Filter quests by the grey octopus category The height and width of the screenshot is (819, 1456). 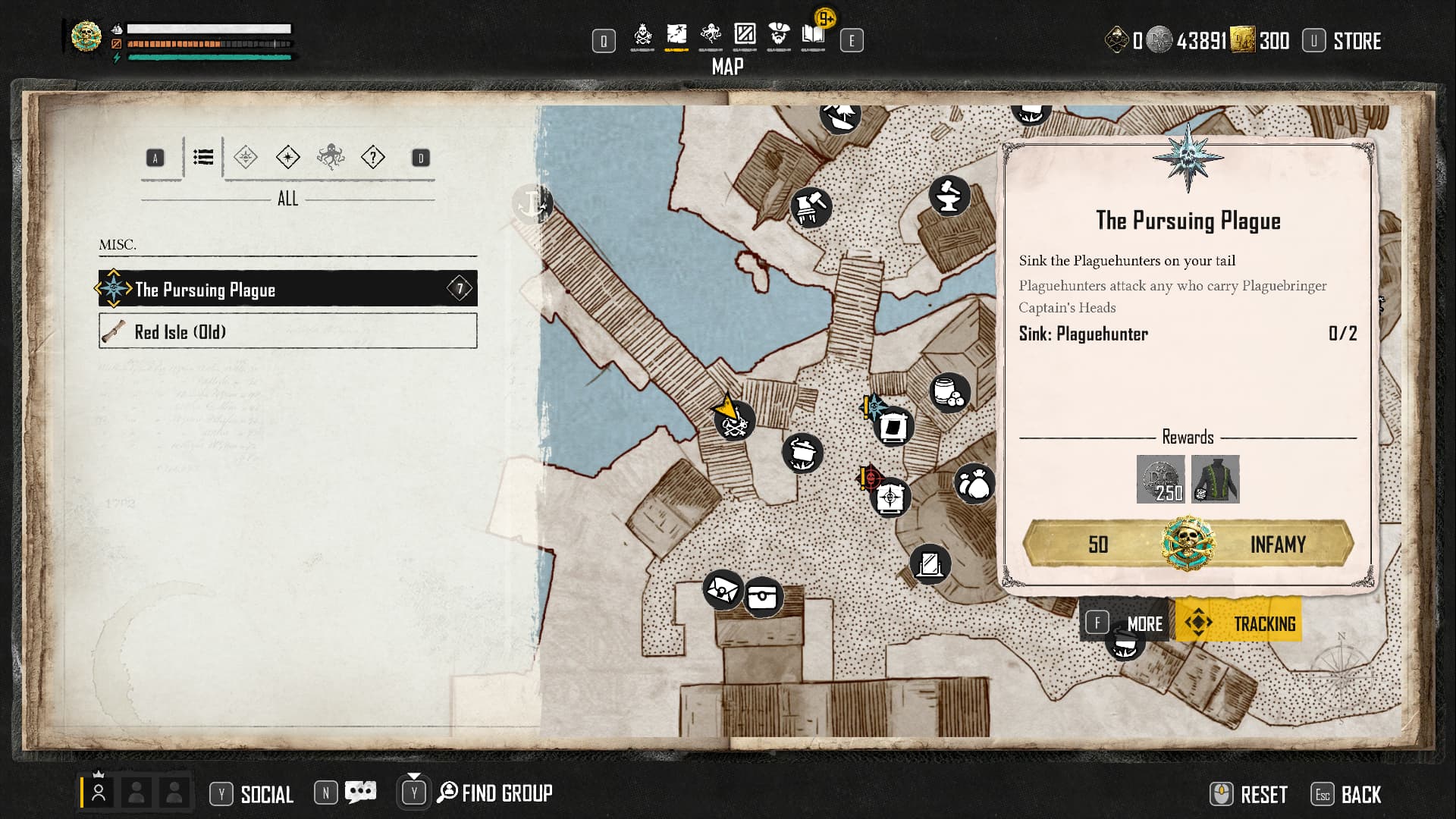click(x=331, y=158)
